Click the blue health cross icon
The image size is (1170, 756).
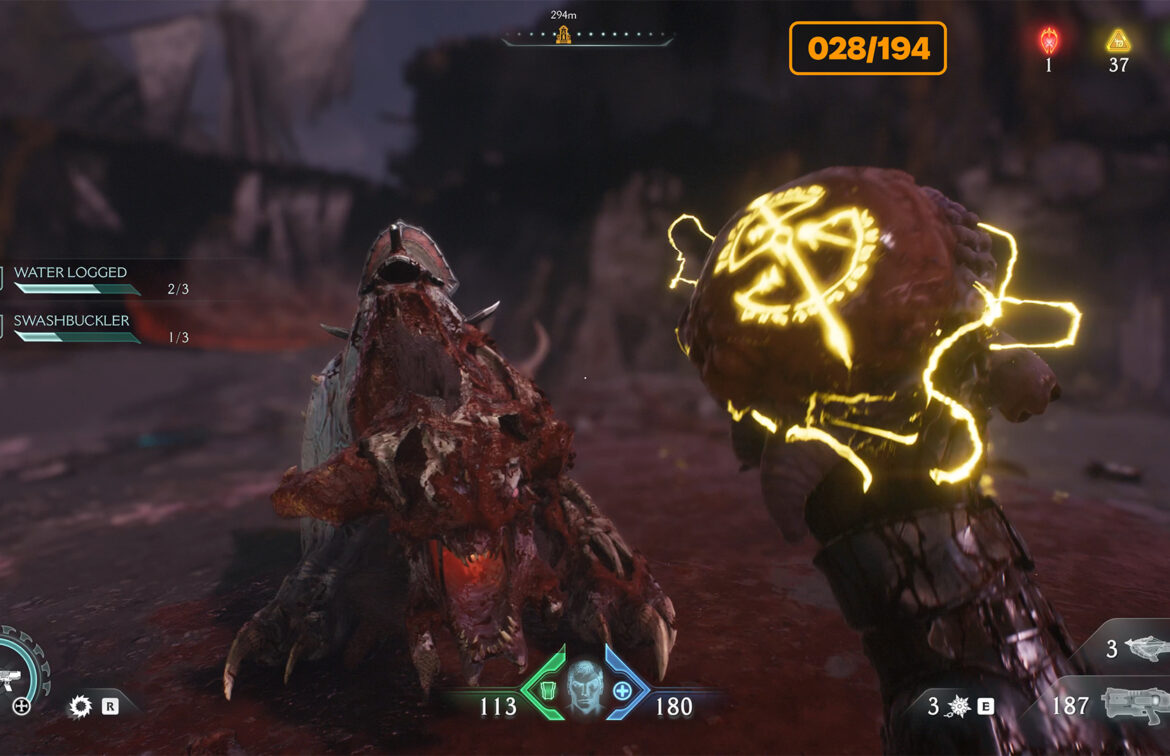(x=623, y=690)
